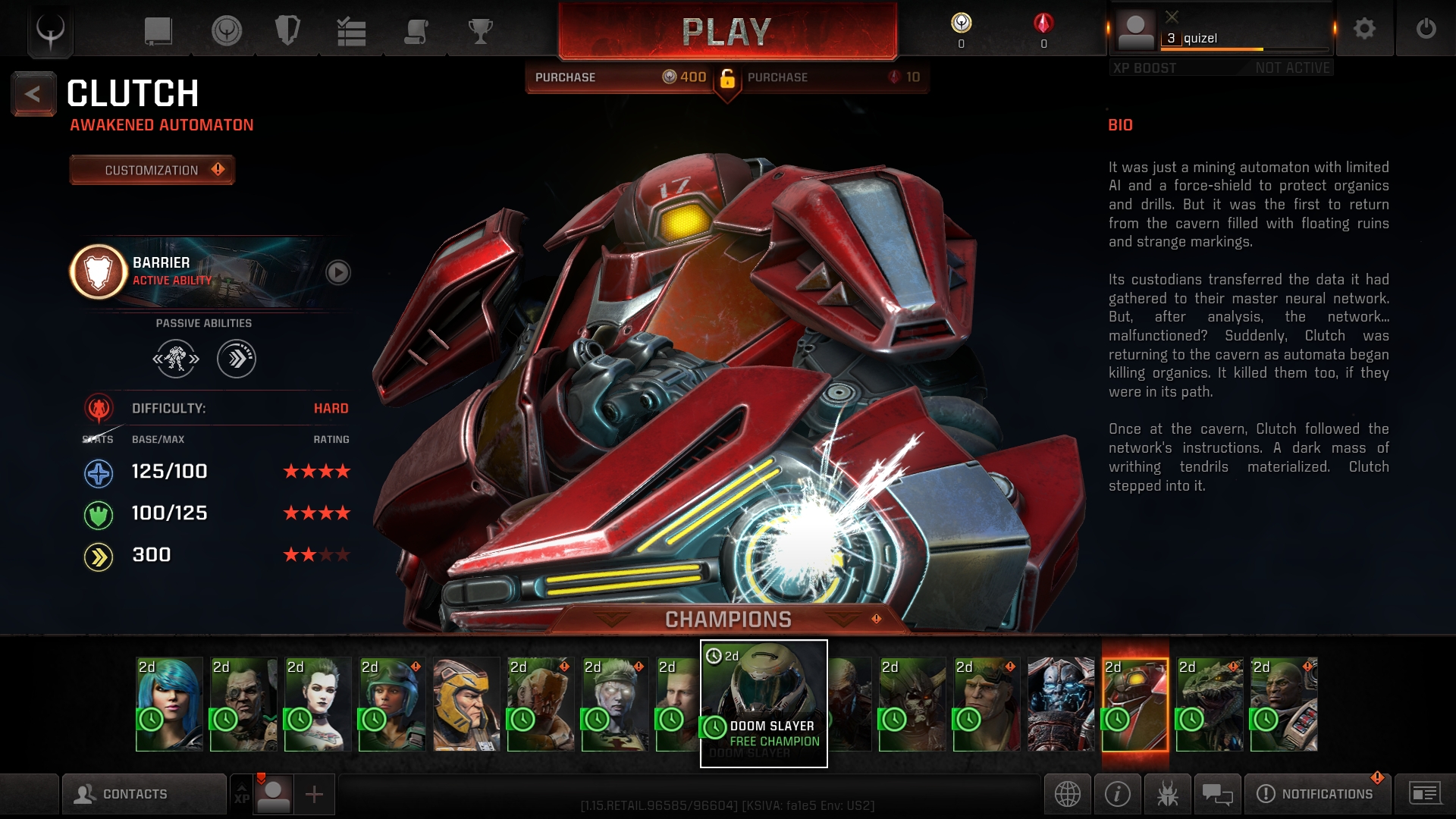The image size is (1456, 819).
Task: Start a match with the PLAY button
Action: click(726, 32)
